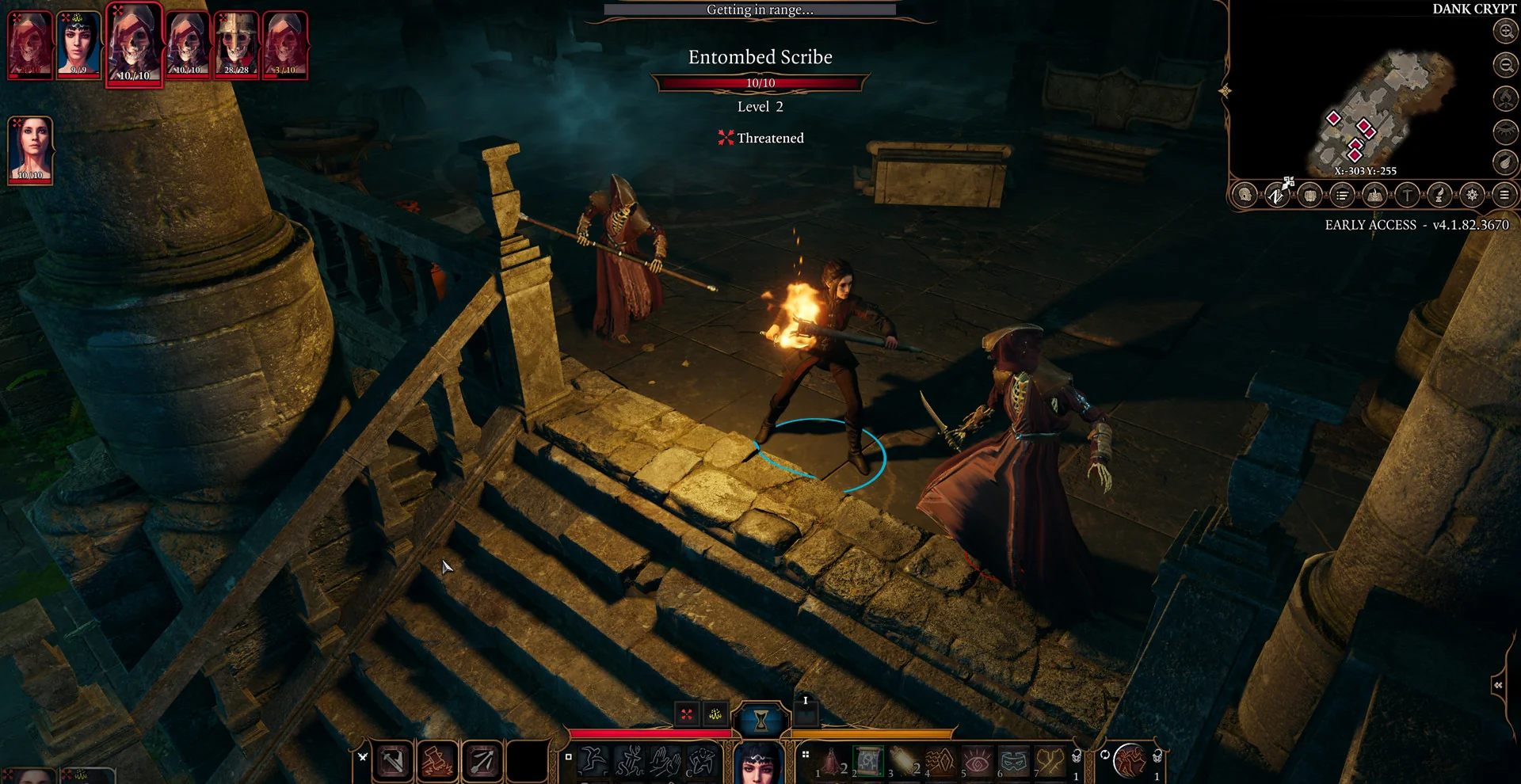The width and height of the screenshot is (1521, 784).
Task: Toggle the closed-eye hide button
Action: click(x=1505, y=131)
